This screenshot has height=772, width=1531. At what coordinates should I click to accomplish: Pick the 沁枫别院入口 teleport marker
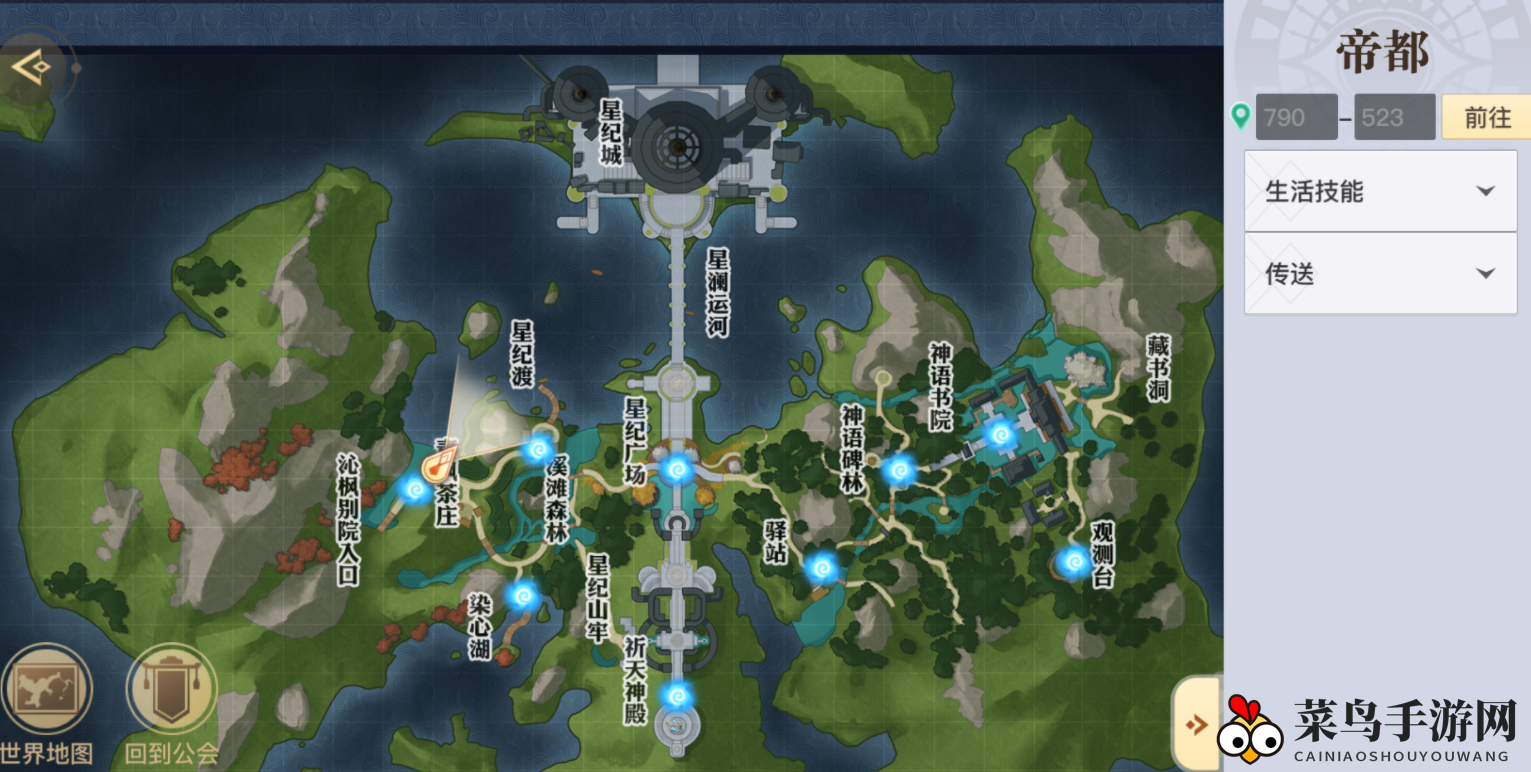(x=414, y=489)
